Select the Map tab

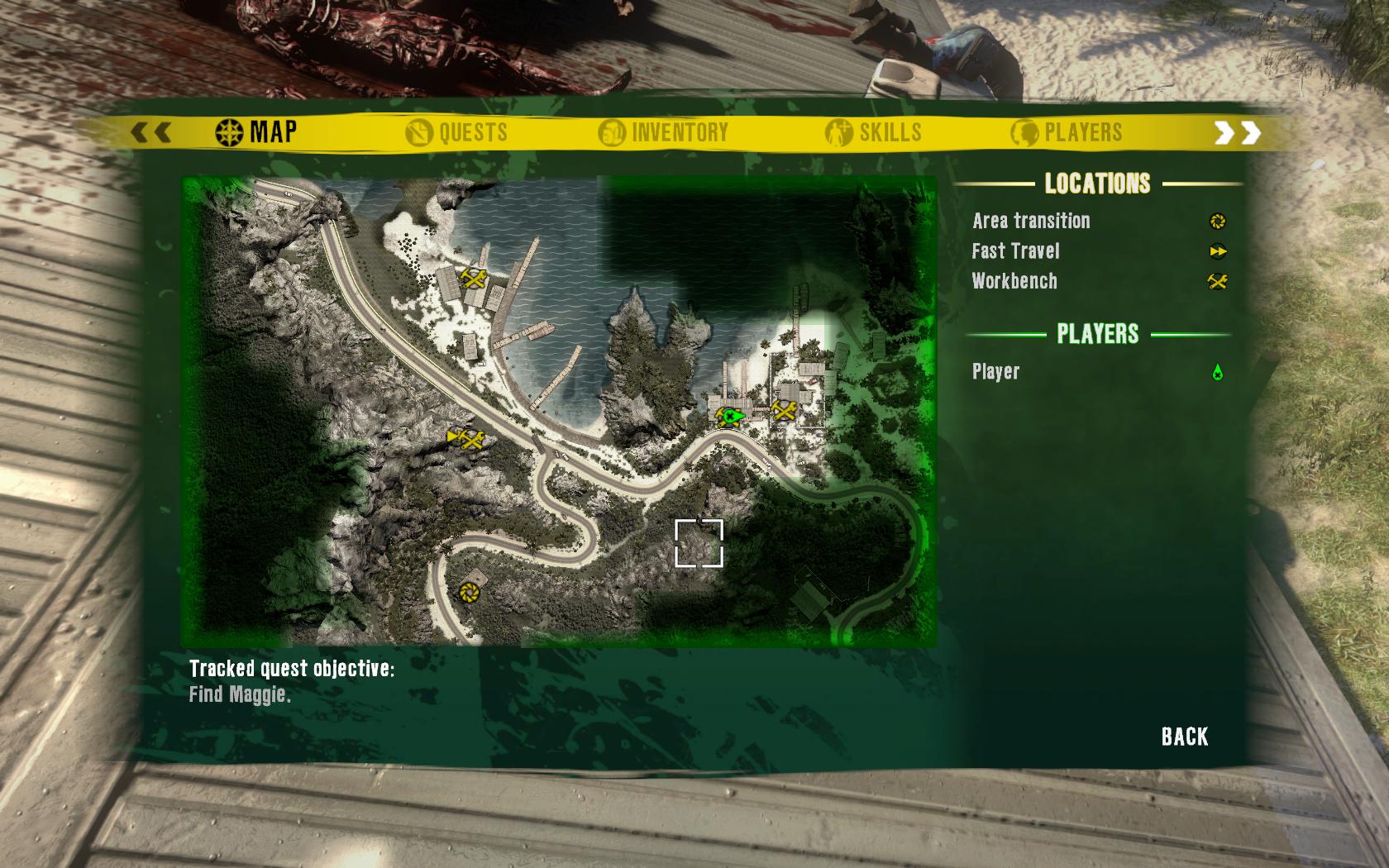point(256,131)
